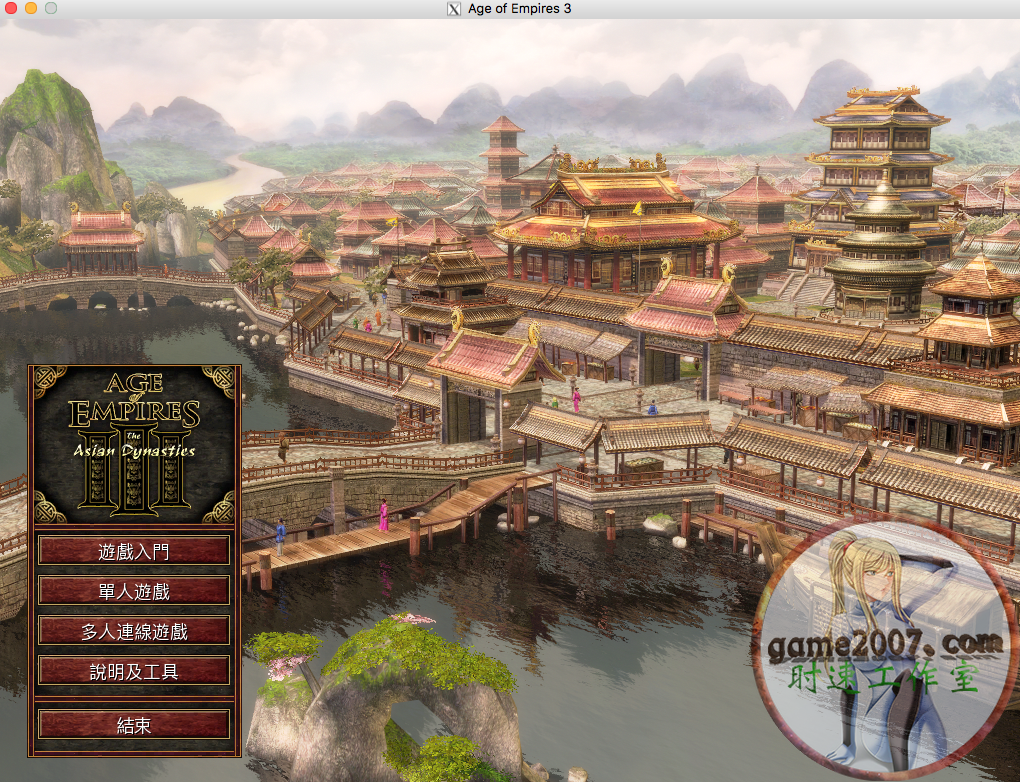This screenshot has width=1020, height=782.
Task: Close the window with the red button
Action: pyautogui.click(x=11, y=8)
